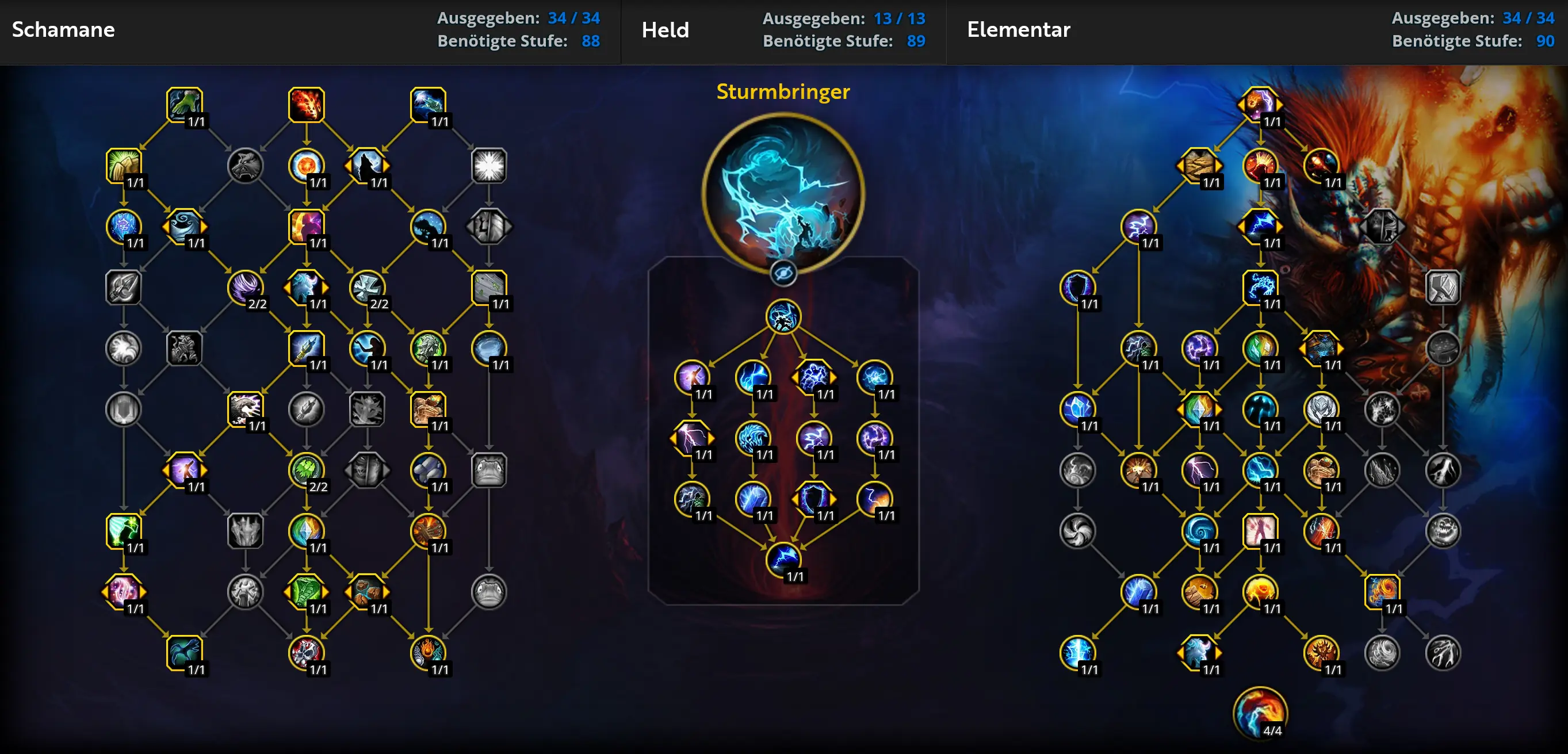Click the green hand talent node
Viewport: 1568px width, 754px height.
click(x=185, y=105)
